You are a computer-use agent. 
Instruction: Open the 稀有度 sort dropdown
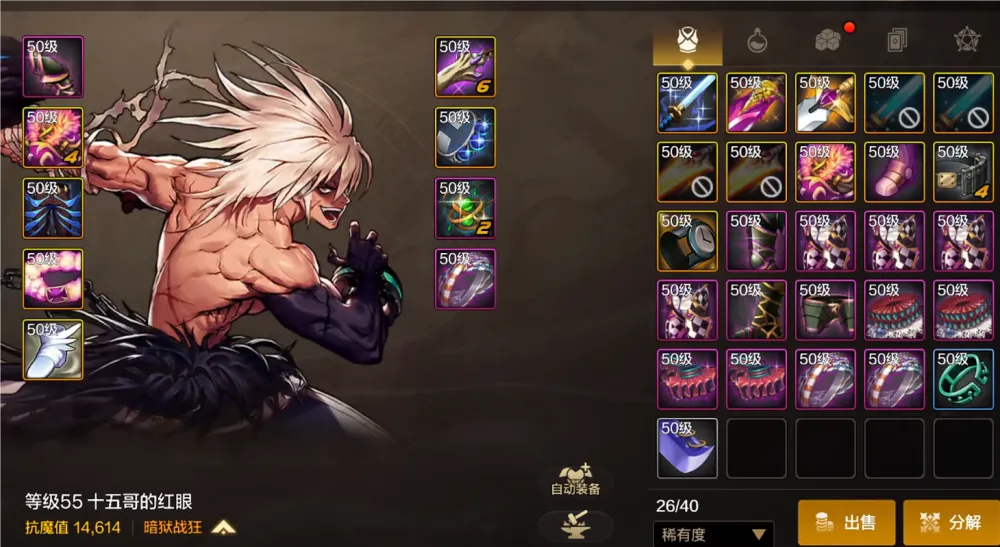point(713,534)
